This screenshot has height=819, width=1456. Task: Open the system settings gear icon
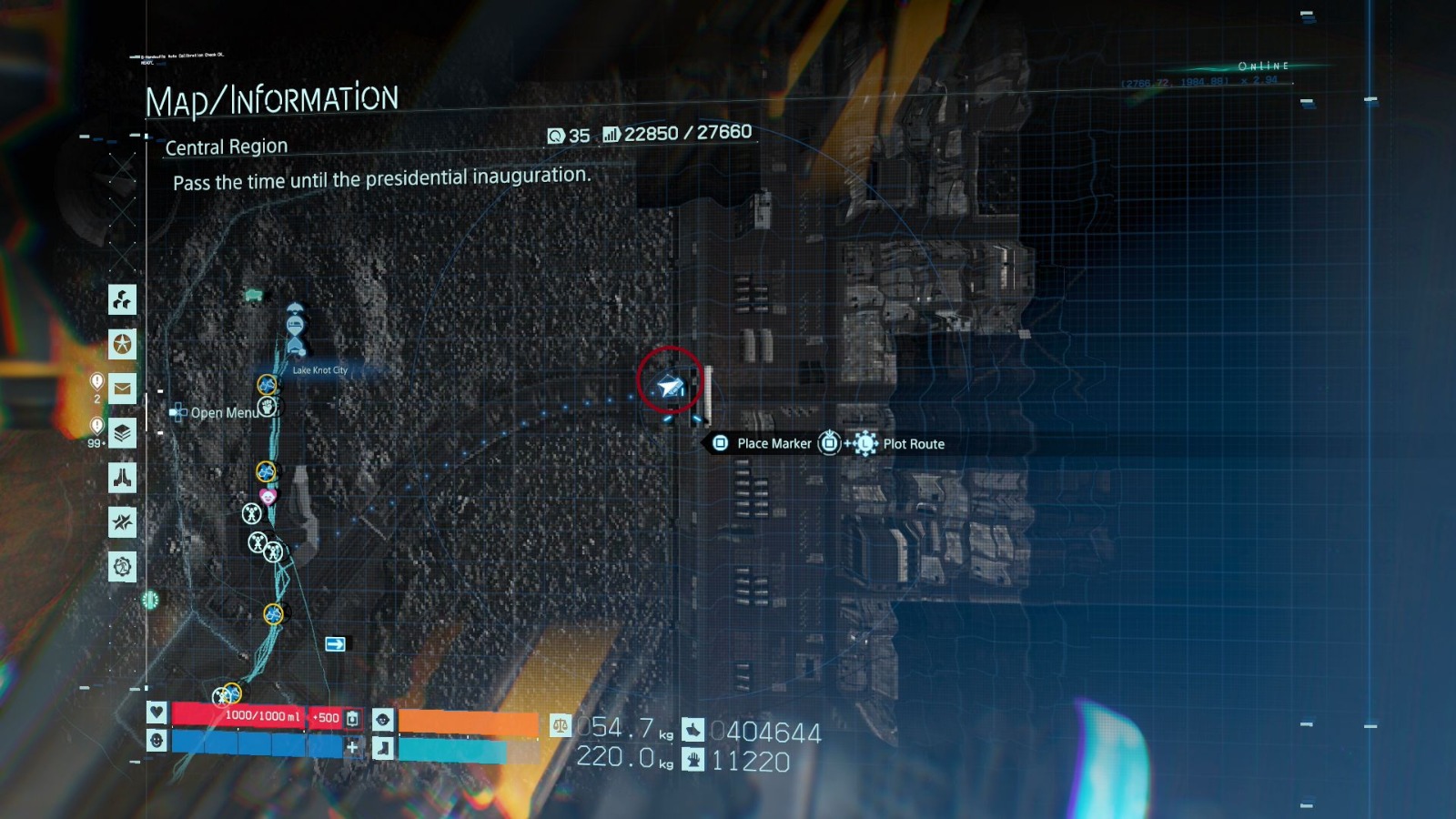coord(121,562)
